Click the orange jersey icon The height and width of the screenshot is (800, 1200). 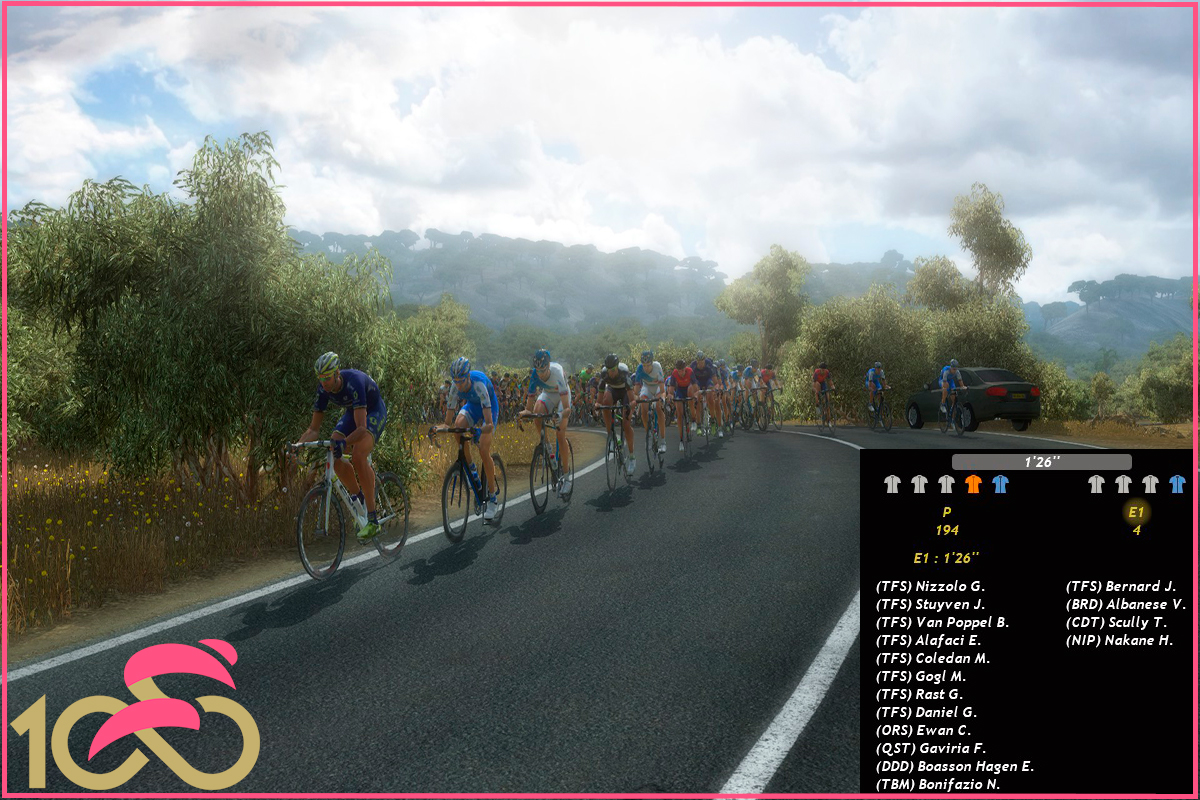pyautogui.click(x=973, y=484)
